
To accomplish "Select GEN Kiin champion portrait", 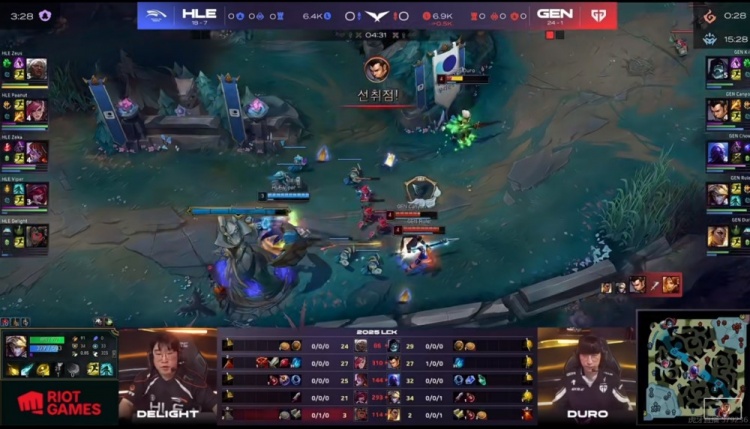I will point(717,69).
